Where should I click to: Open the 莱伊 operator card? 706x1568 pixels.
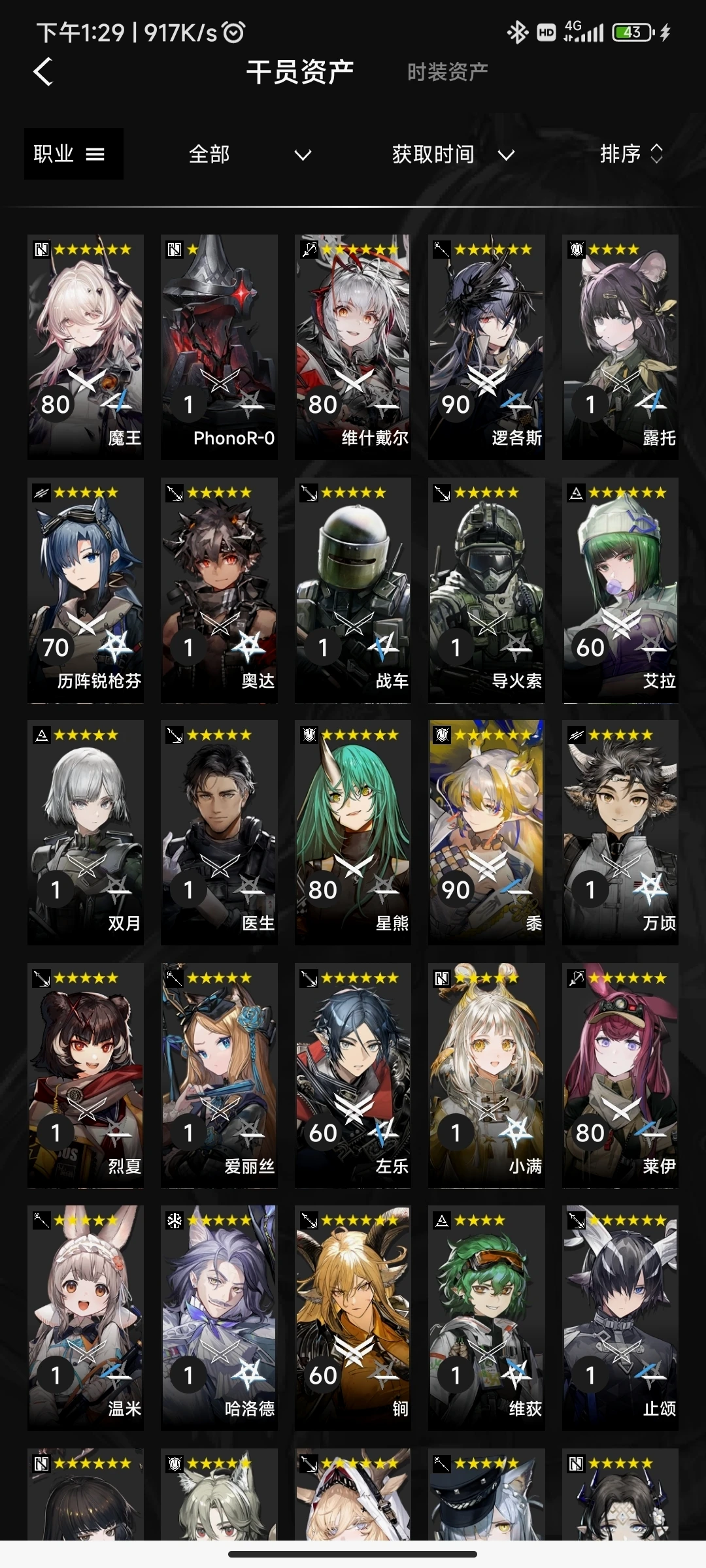click(620, 1075)
